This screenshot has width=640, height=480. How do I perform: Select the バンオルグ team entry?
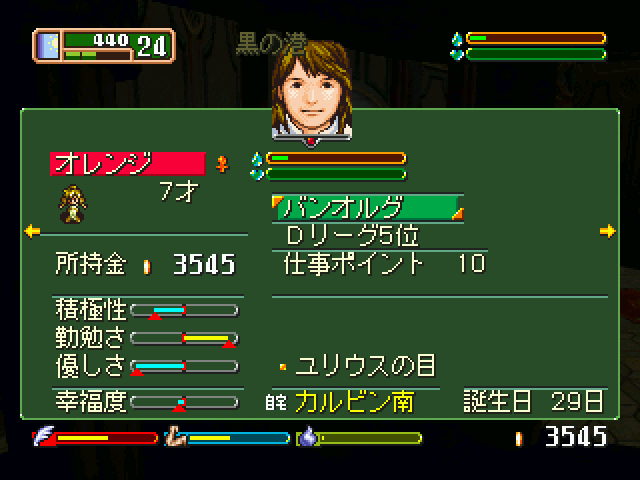click(x=368, y=208)
